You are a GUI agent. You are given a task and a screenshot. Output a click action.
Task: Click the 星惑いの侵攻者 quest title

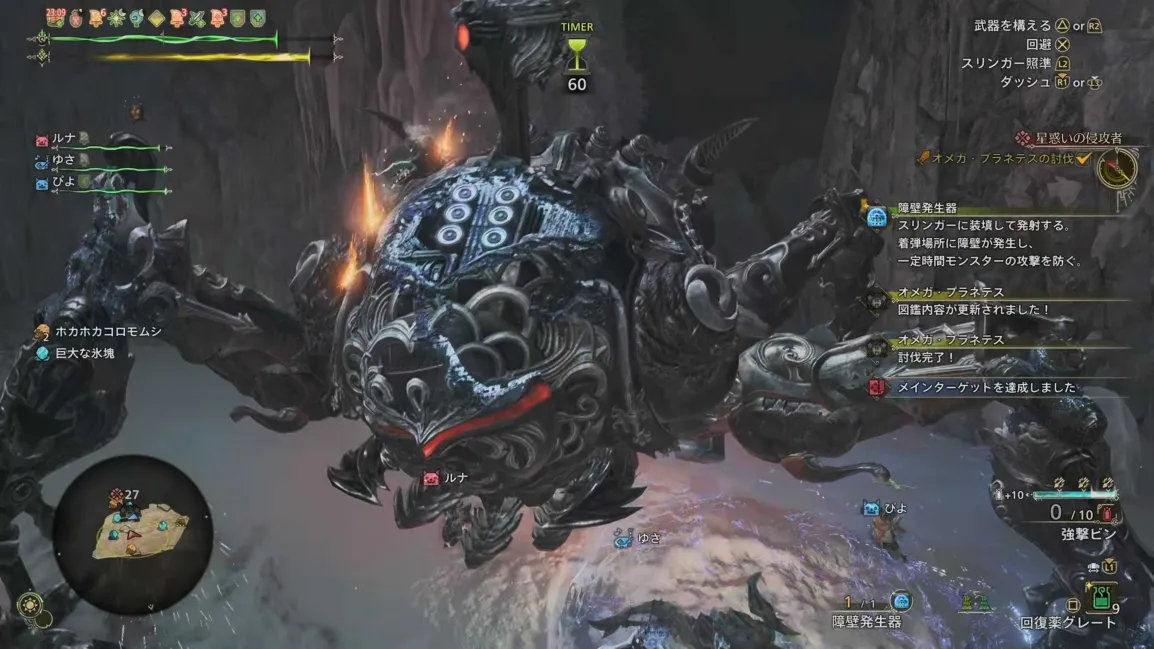tap(1078, 139)
